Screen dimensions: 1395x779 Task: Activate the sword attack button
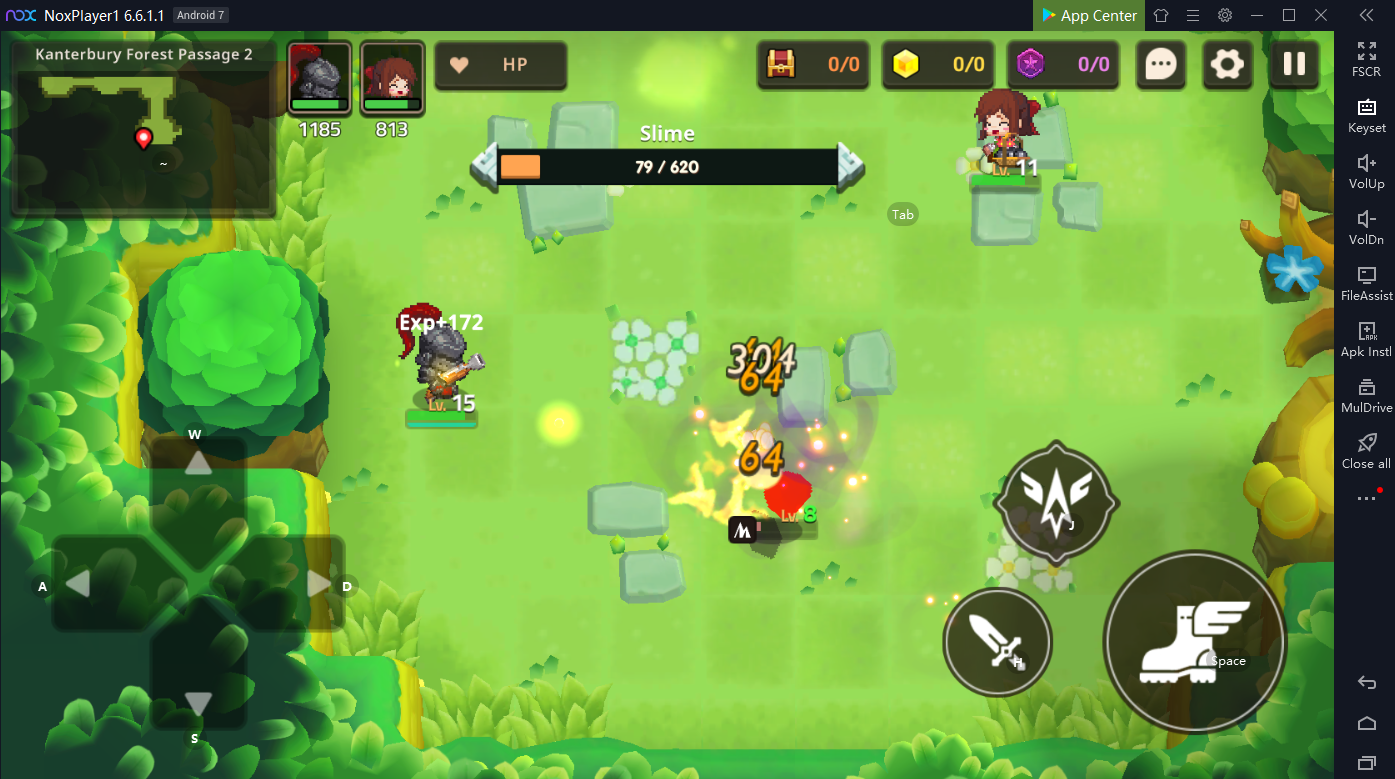[x=997, y=641]
